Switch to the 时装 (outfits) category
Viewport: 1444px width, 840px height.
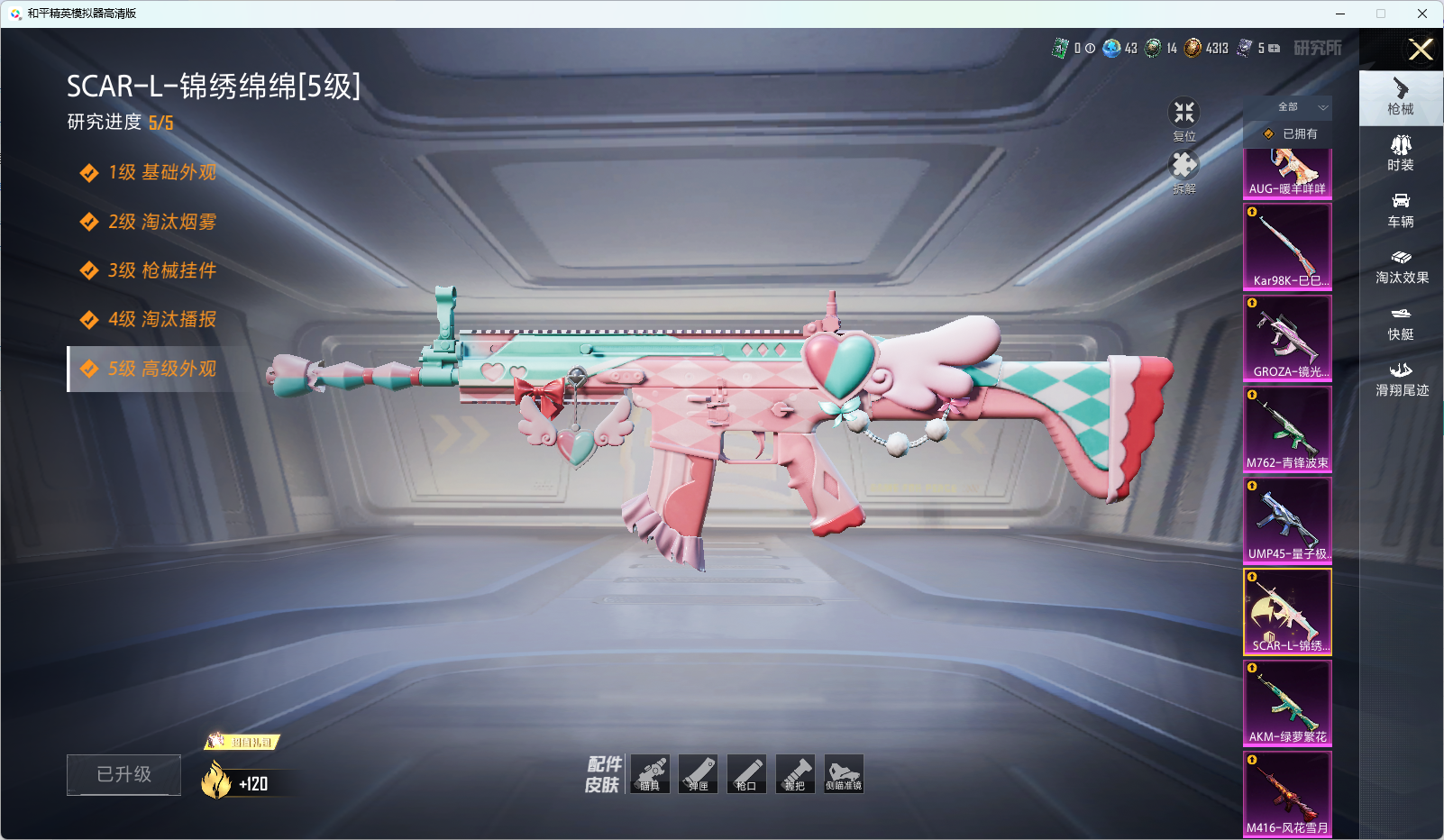(1401, 153)
